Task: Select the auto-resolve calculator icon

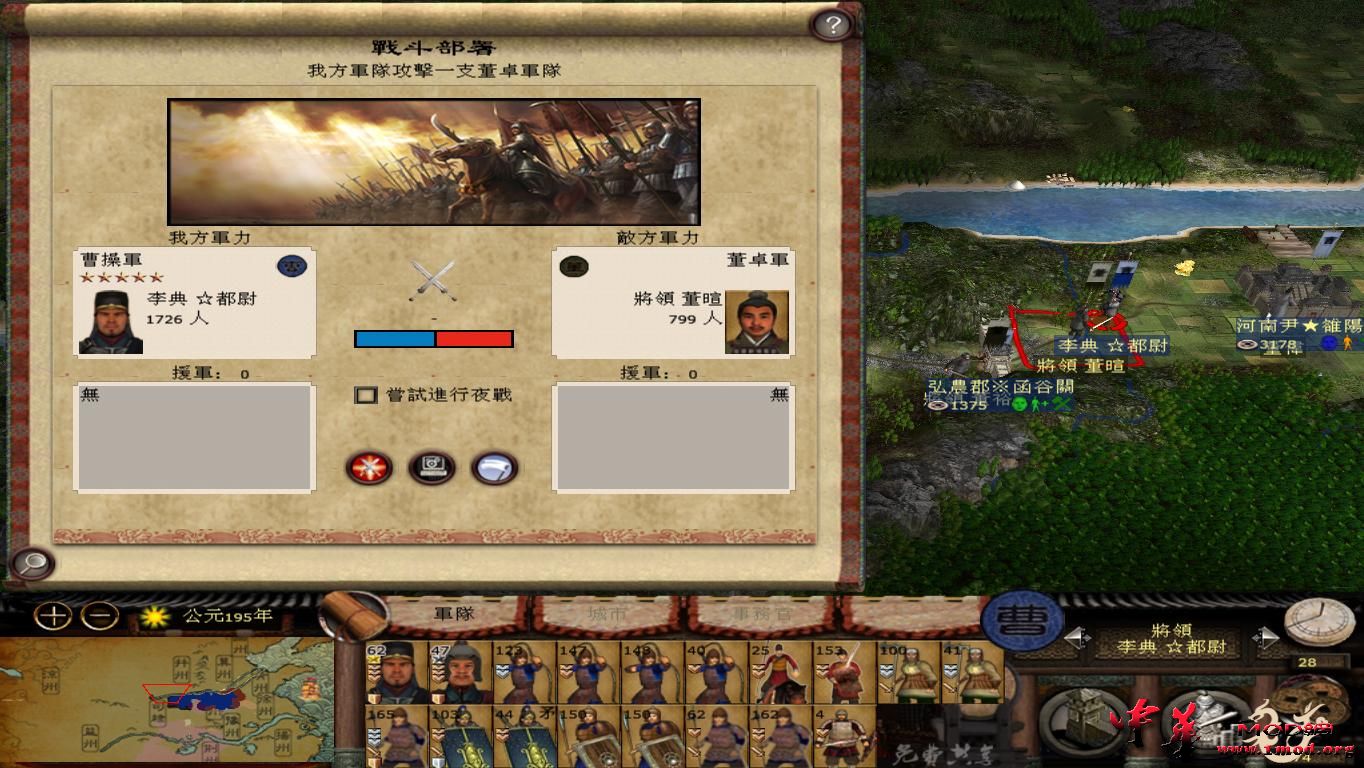Action: coord(432,468)
